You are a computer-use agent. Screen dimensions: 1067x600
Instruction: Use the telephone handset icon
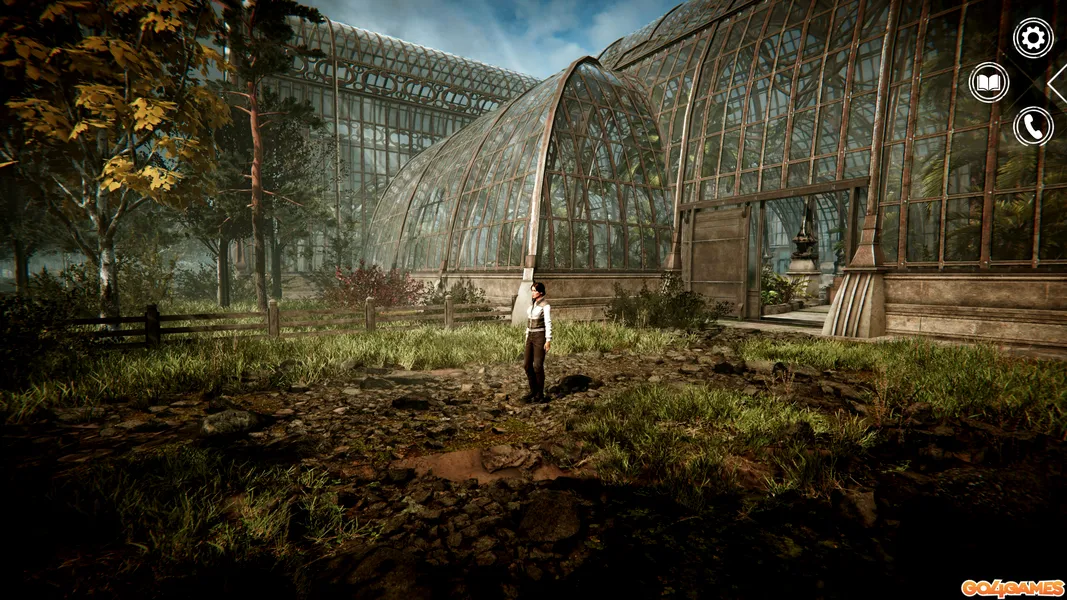tap(1033, 126)
